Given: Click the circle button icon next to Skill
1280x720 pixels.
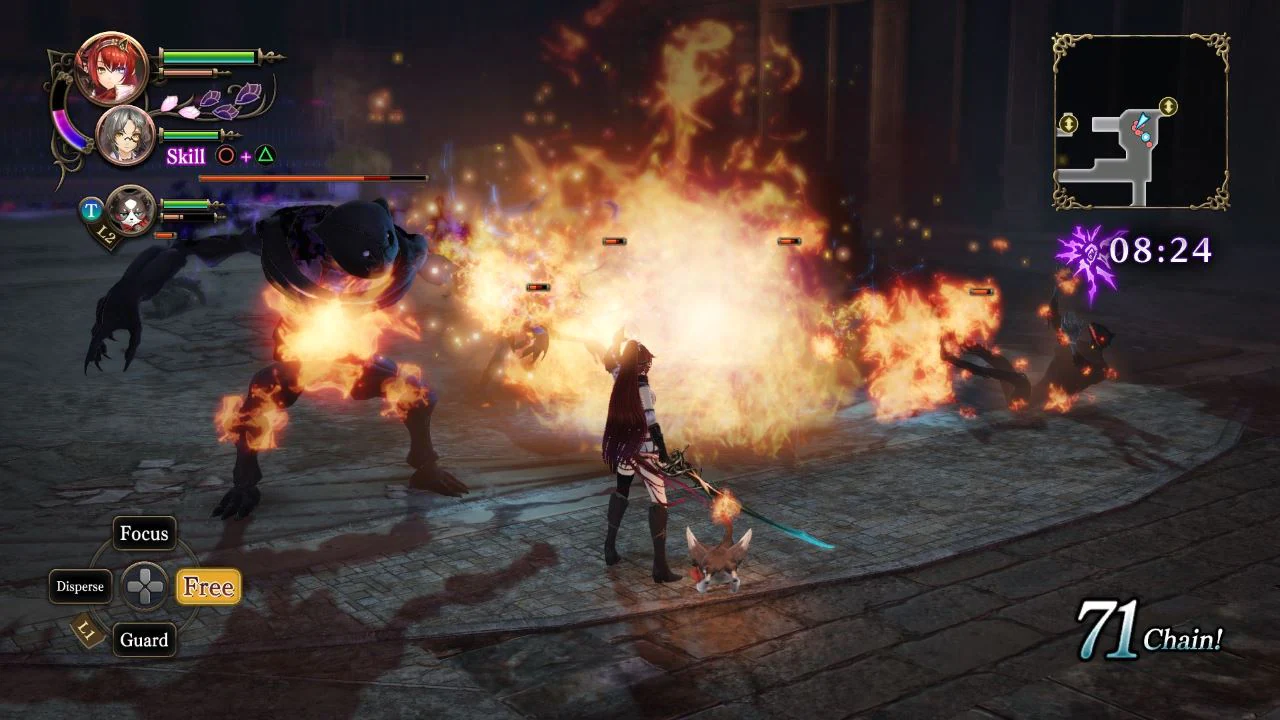Looking at the screenshot, I should 225,156.
